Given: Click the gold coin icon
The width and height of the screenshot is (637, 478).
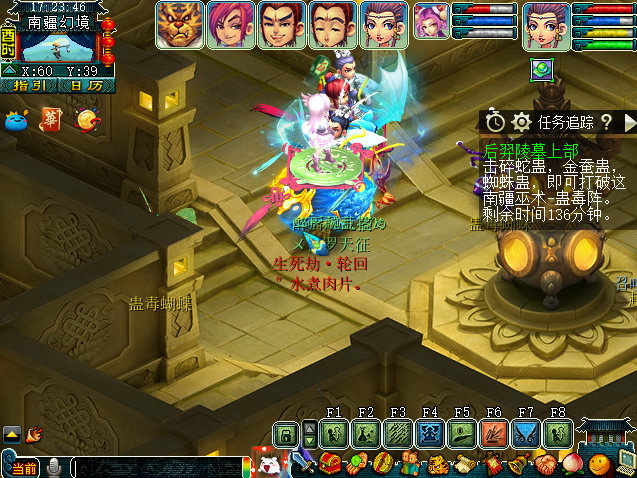Looking at the screenshot, I should (88, 120).
